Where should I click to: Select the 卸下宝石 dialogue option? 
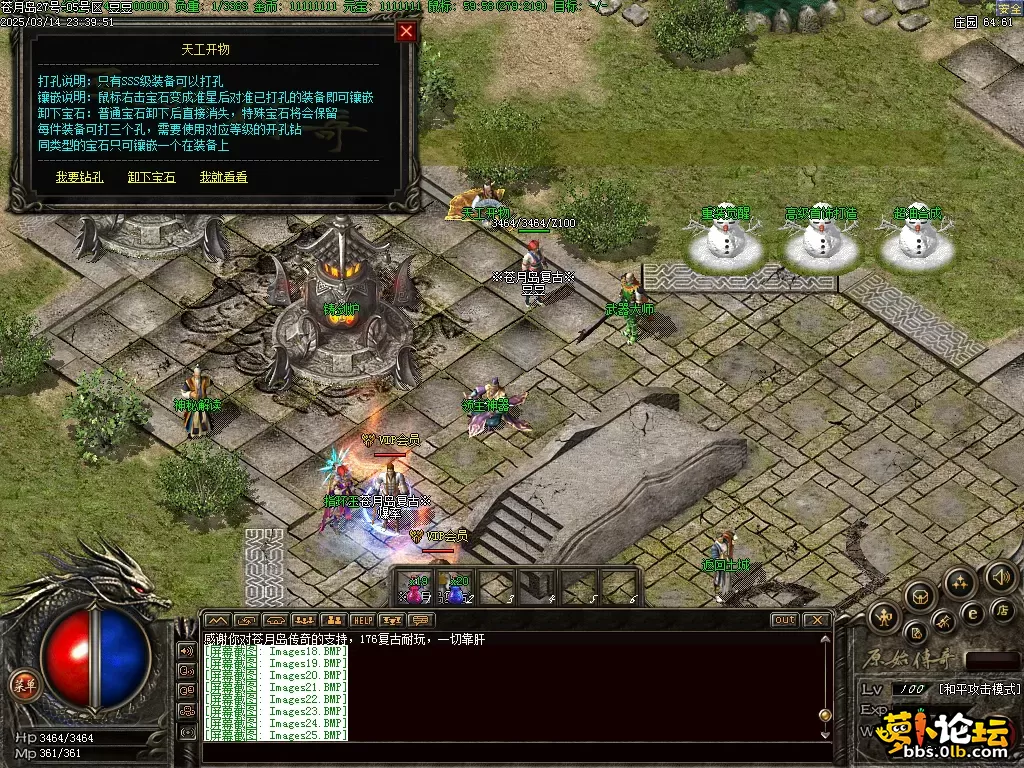click(x=151, y=177)
